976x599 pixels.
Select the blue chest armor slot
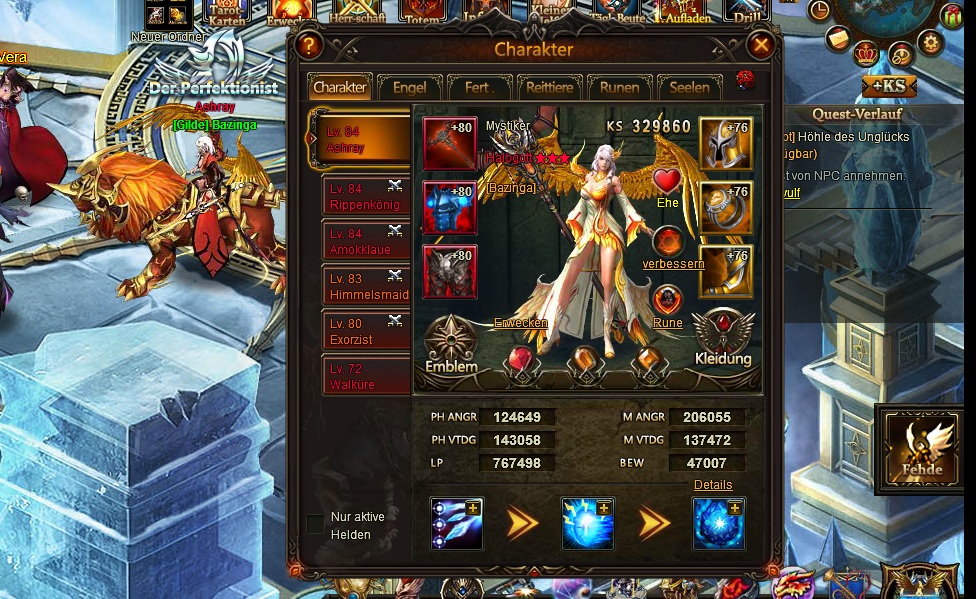click(450, 208)
